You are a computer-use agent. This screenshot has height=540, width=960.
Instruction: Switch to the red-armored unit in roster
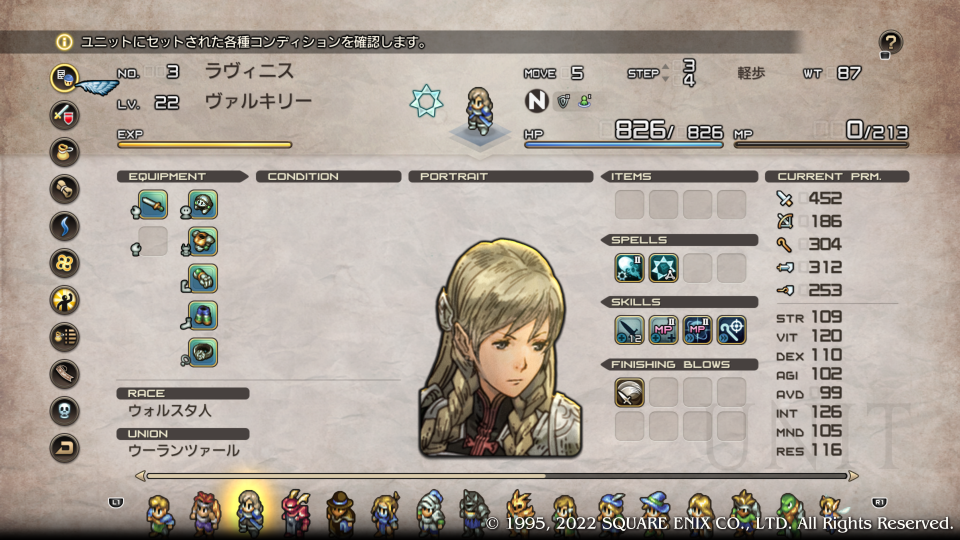tap(296, 510)
